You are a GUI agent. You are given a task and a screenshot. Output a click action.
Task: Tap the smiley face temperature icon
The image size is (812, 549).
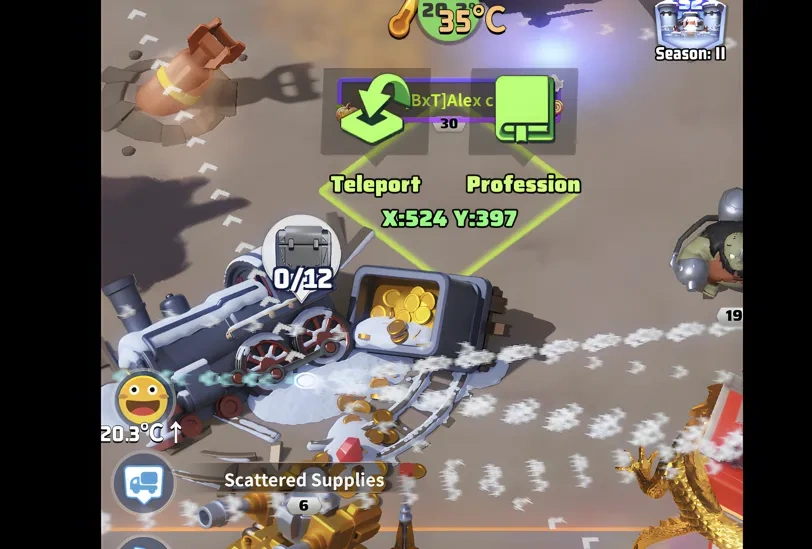click(x=143, y=399)
